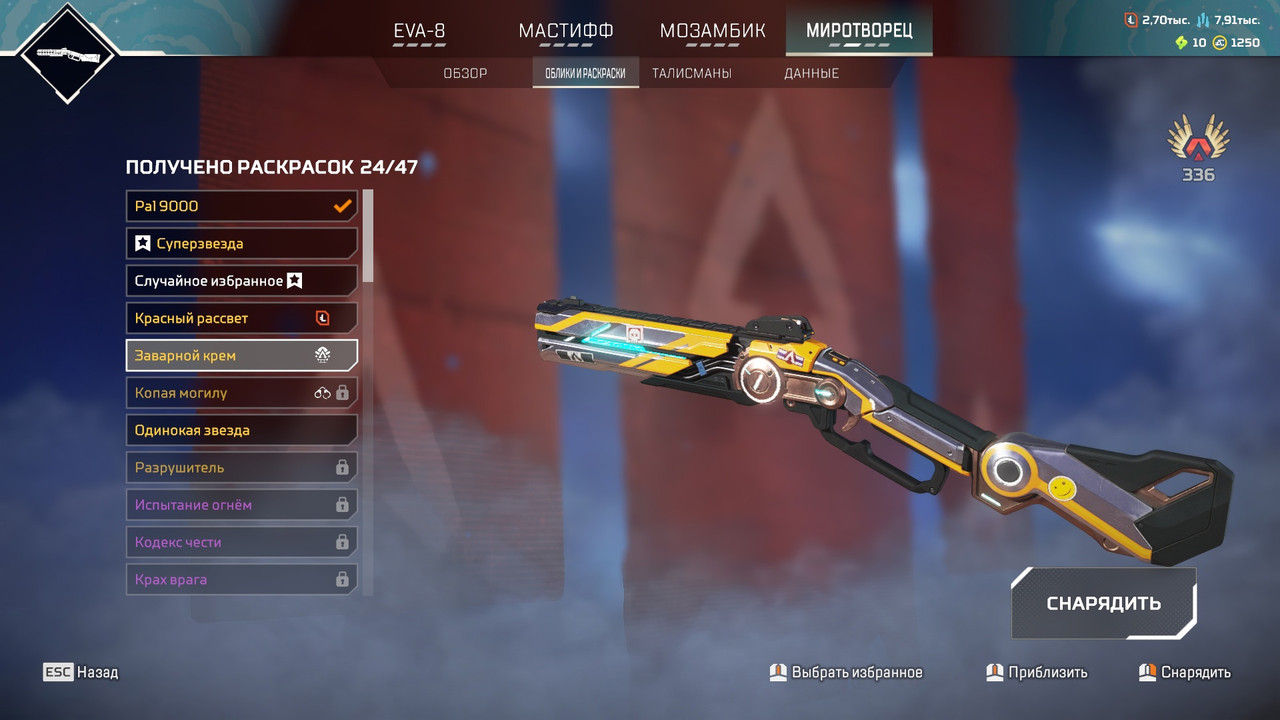Open the ОБЗОР sub-tab

click(465, 73)
